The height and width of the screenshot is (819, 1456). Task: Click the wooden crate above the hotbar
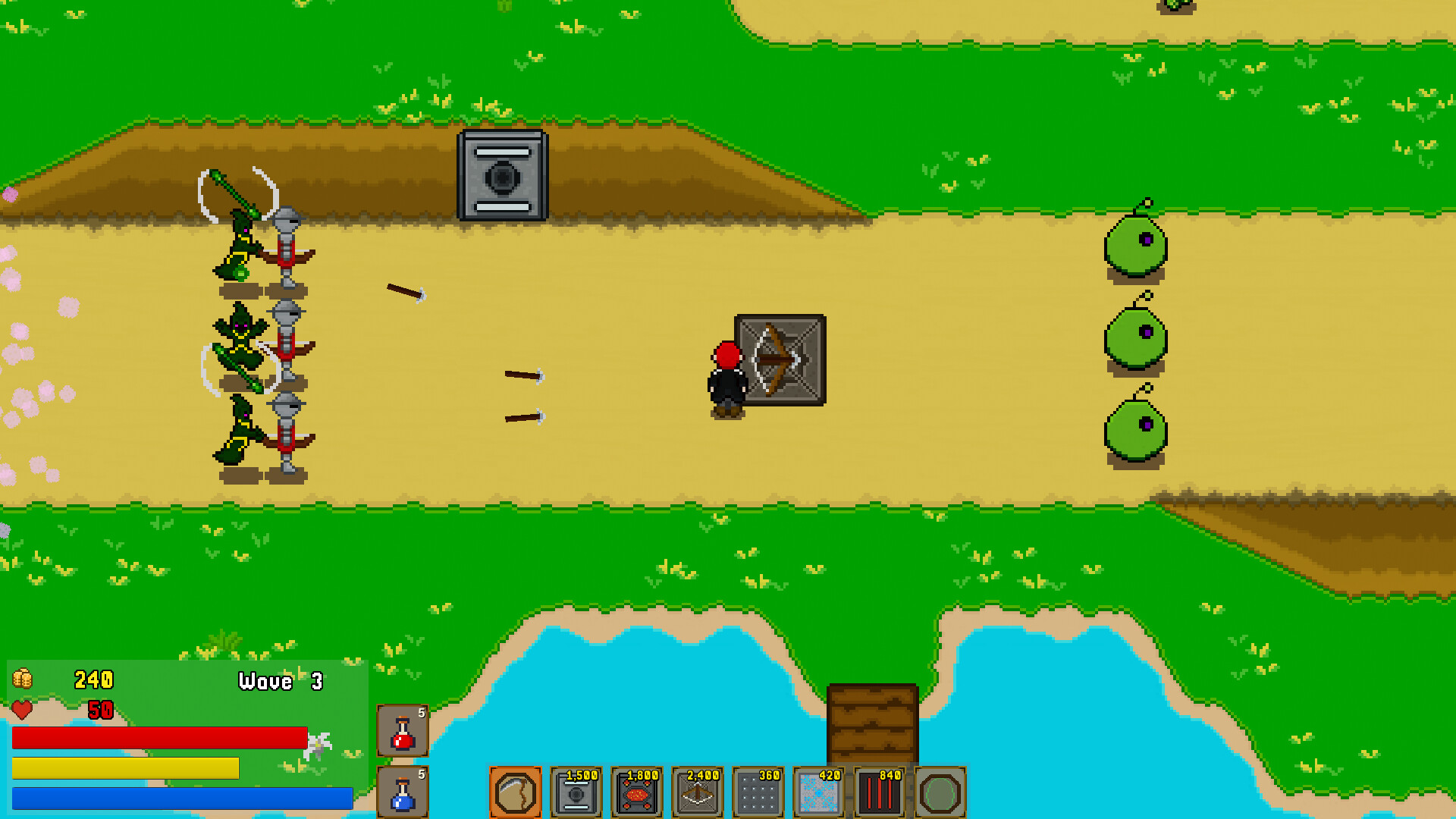tap(871, 726)
